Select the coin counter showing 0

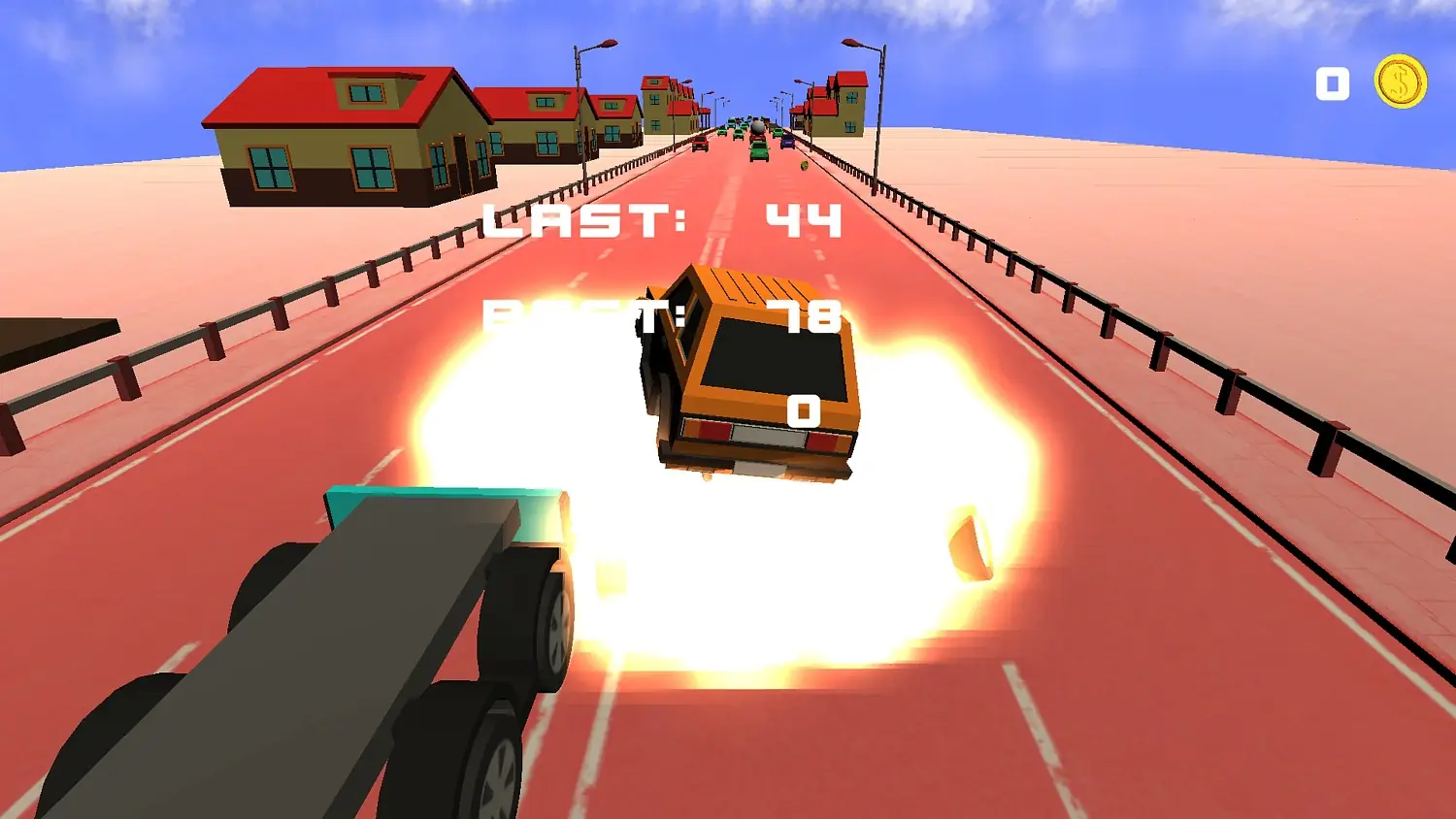pyautogui.click(x=1332, y=84)
